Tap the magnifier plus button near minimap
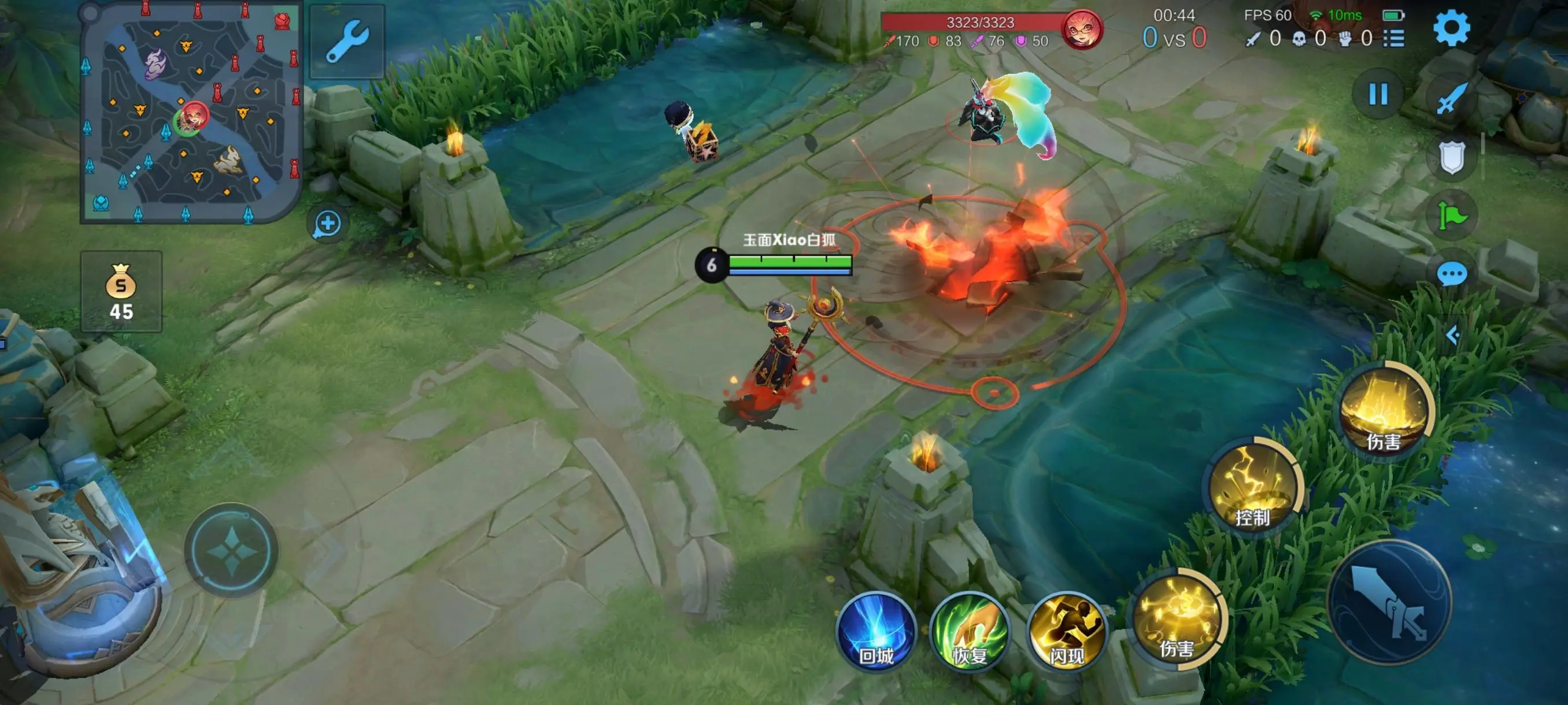Viewport: 1568px width, 705px height. (327, 223)
